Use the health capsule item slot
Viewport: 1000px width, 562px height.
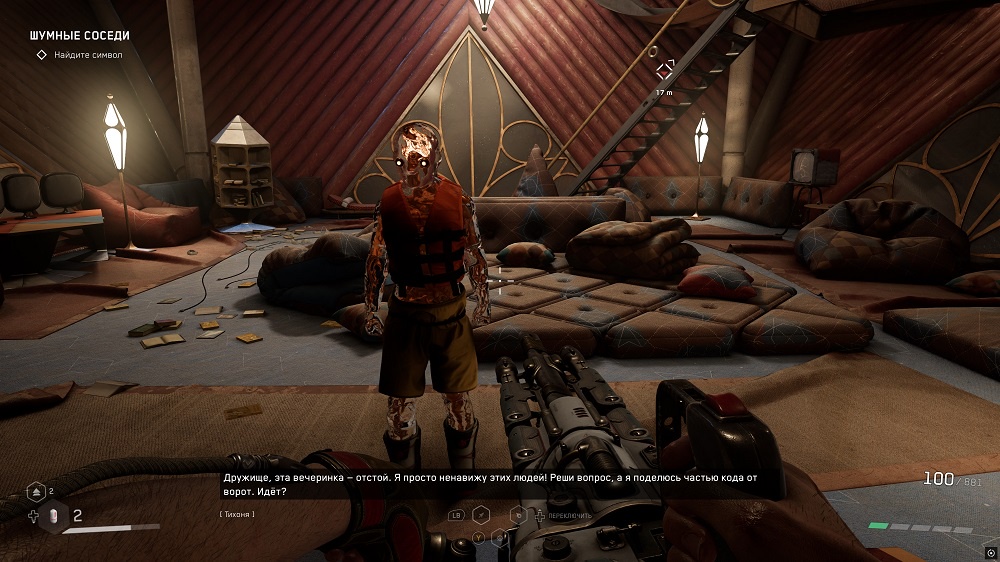56,516
